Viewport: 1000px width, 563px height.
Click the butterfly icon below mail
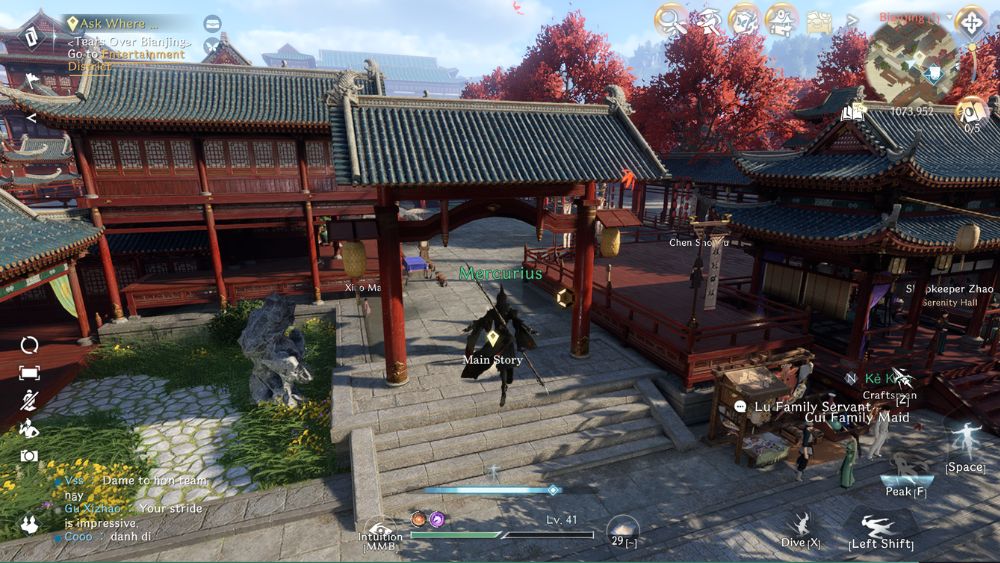[212, 46]
